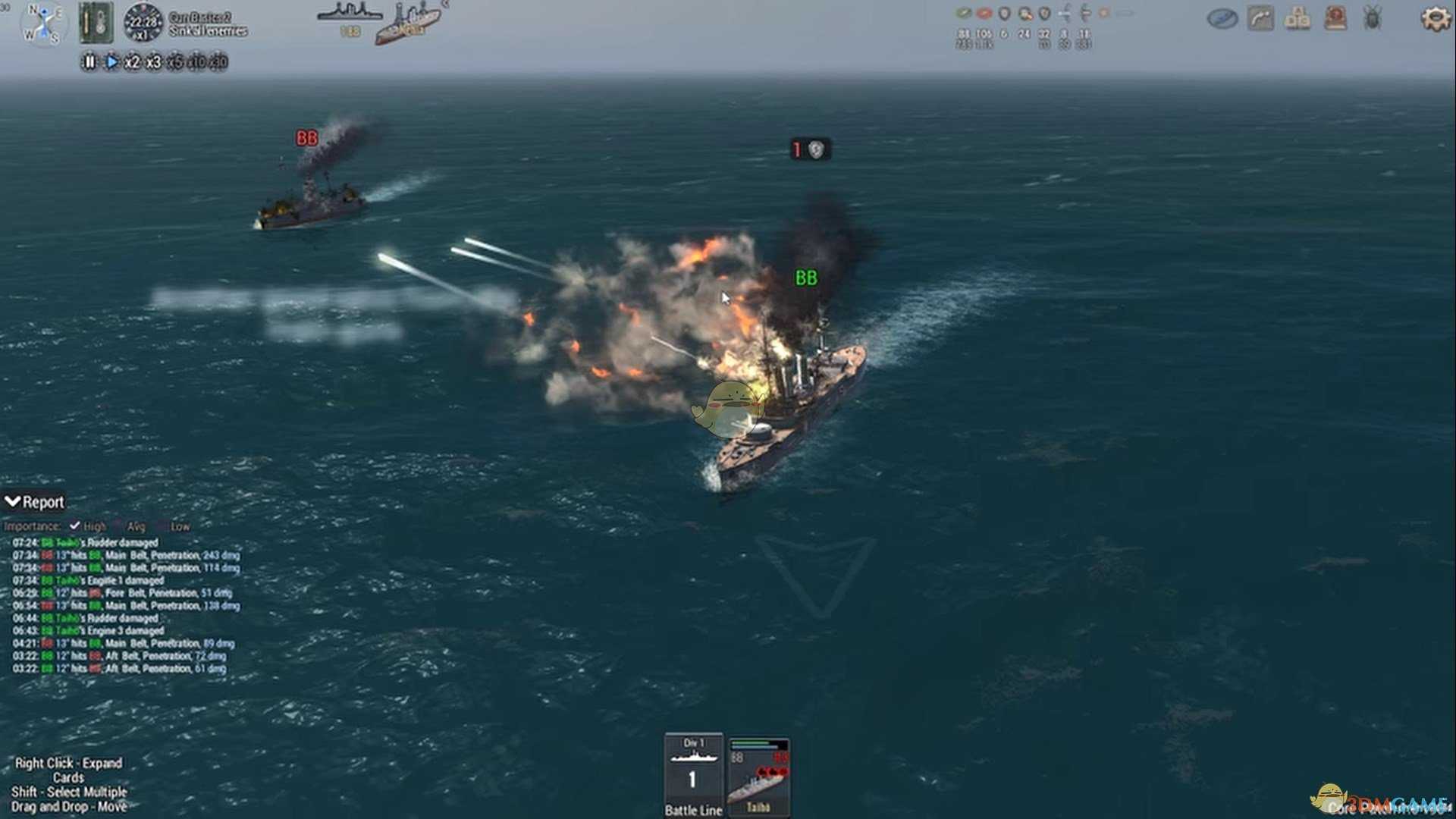Open the green weather thermometer panel
1456x819 pixels.
(96, 23)
